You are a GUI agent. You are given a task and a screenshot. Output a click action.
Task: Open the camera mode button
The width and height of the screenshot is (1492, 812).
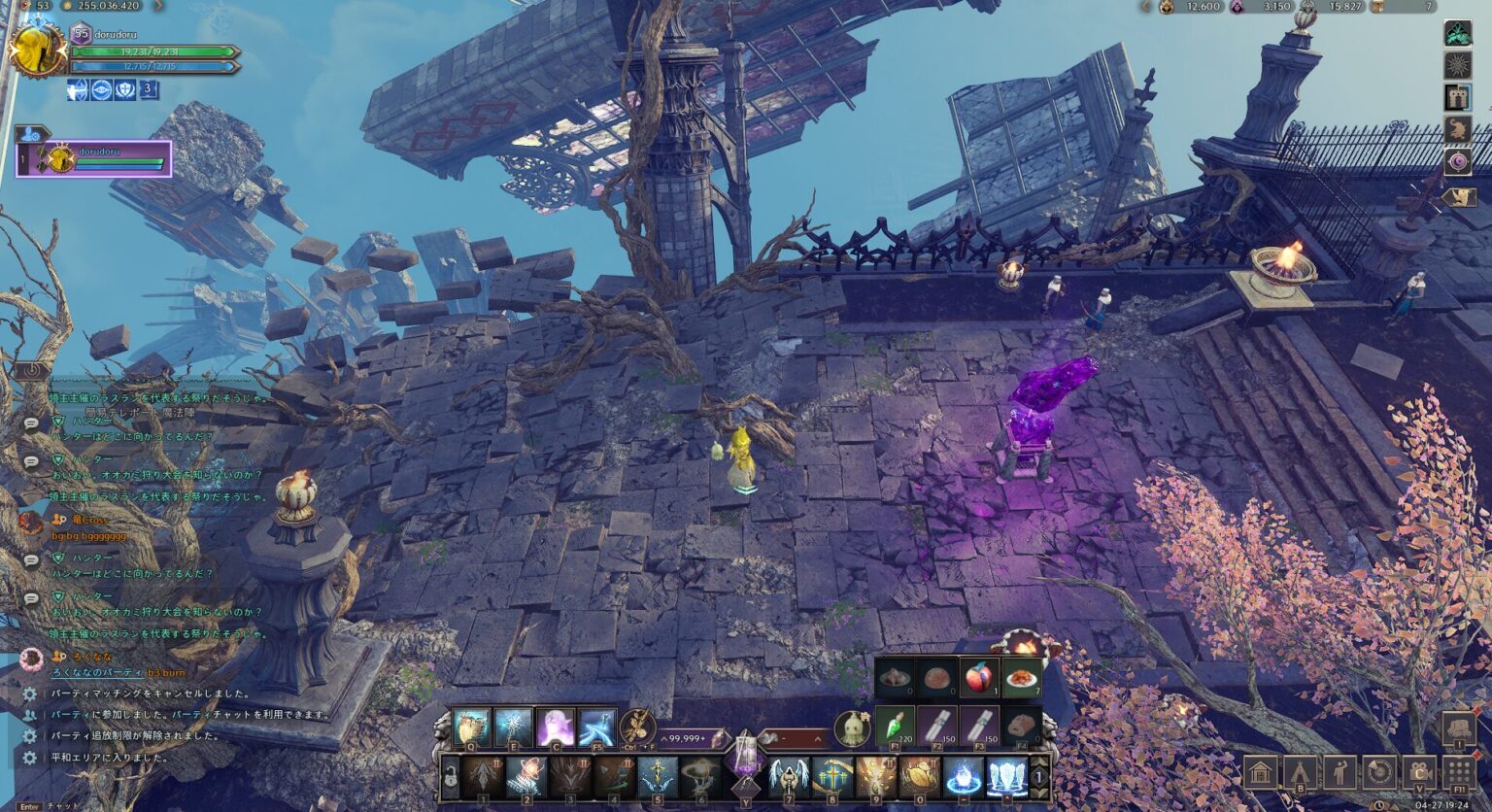click(x=1419, y=773)
